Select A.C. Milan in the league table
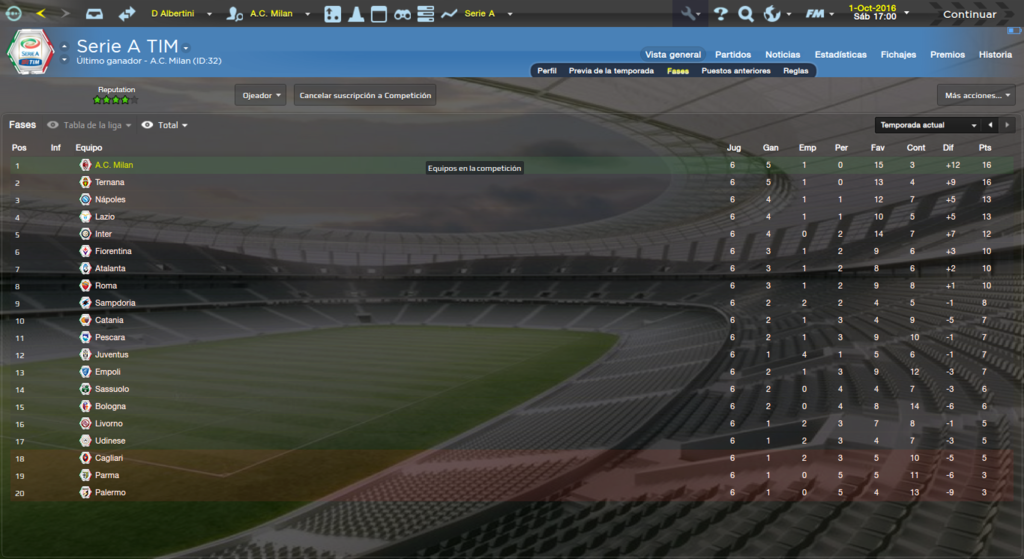Image resolution: width=1024 pixels, height=559 pixels. tap(114, 165)
